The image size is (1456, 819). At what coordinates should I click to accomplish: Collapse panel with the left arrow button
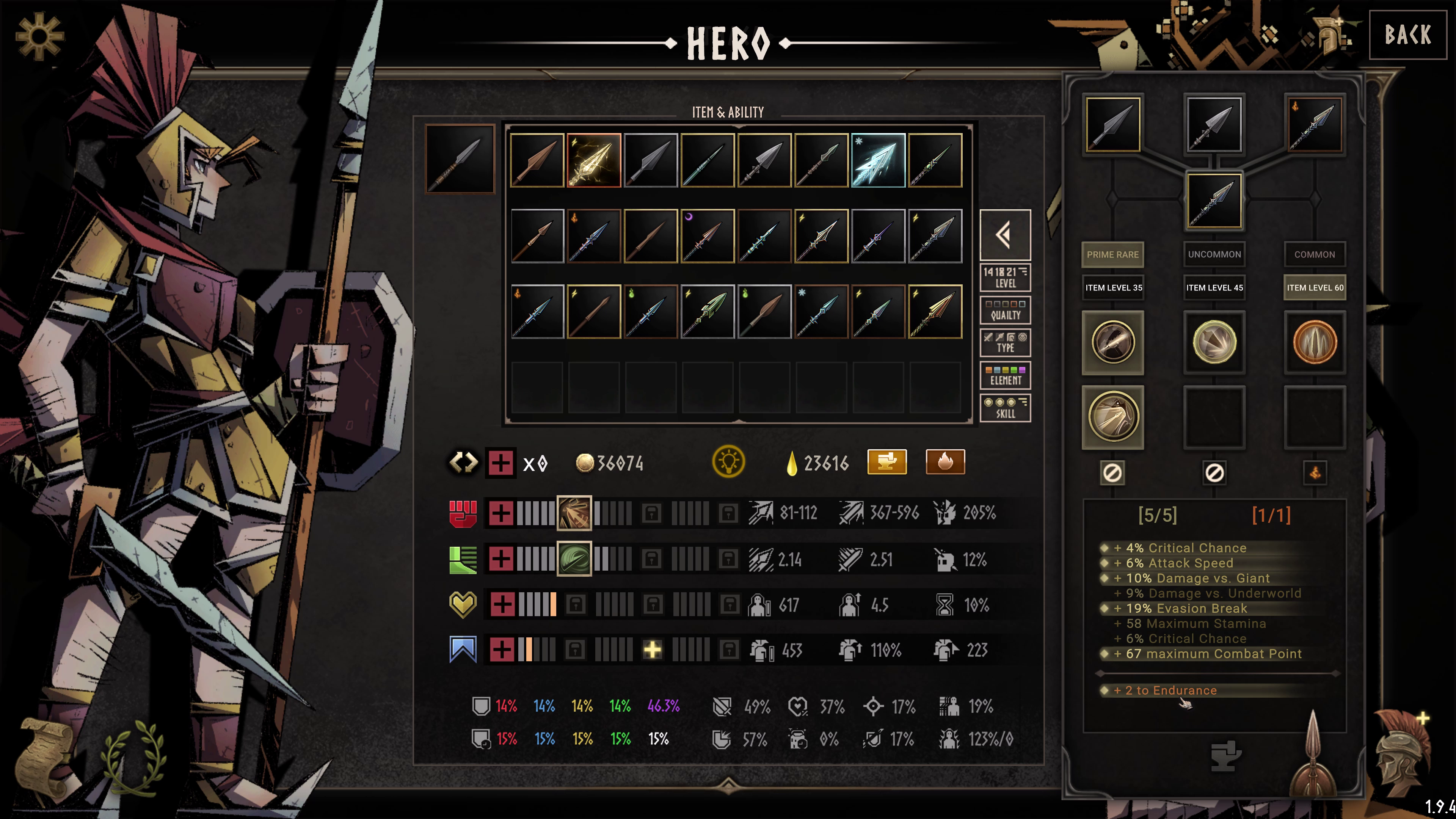pyautogui.click(x=1005, y=235)
